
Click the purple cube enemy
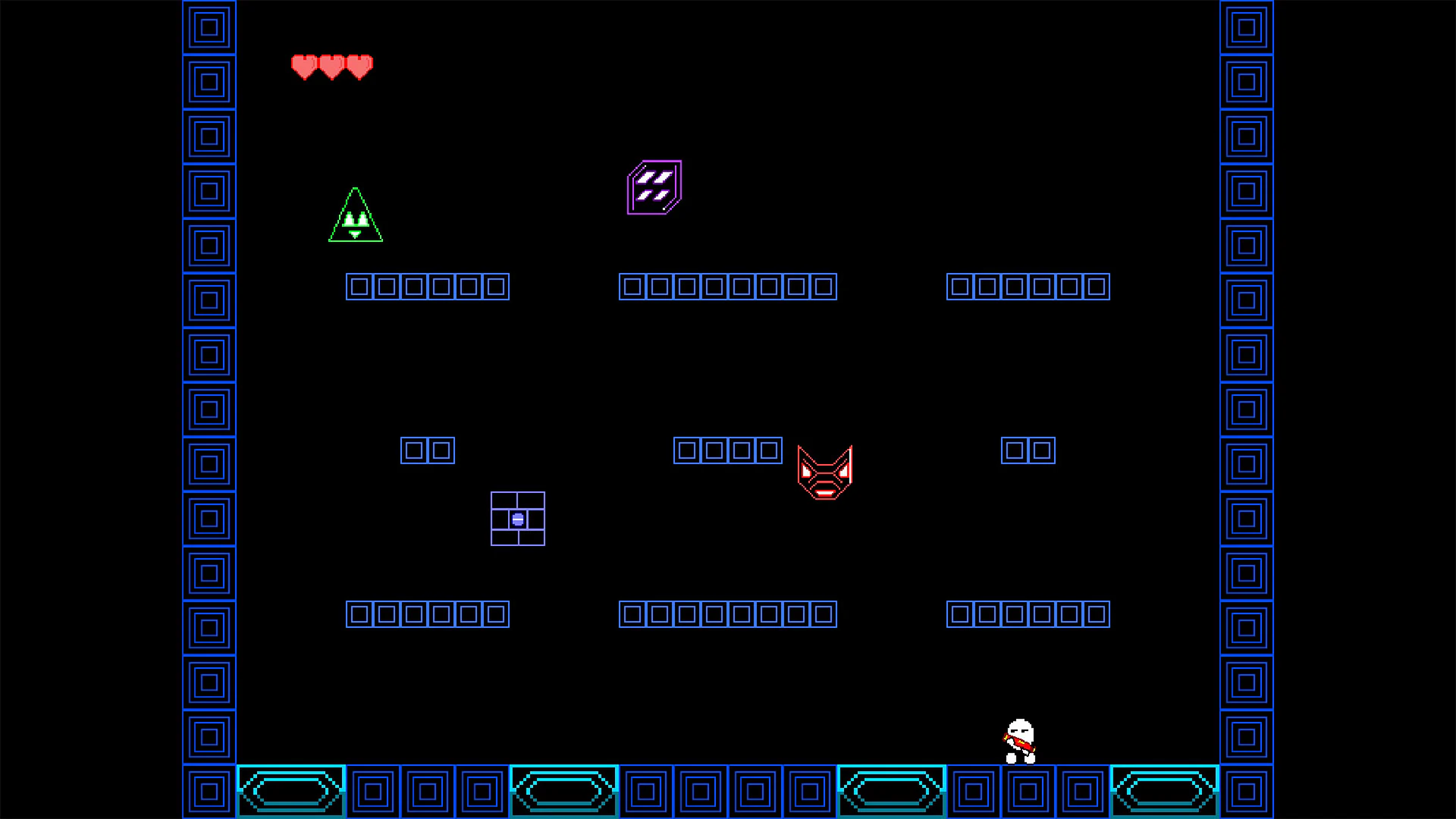[653, 186]
